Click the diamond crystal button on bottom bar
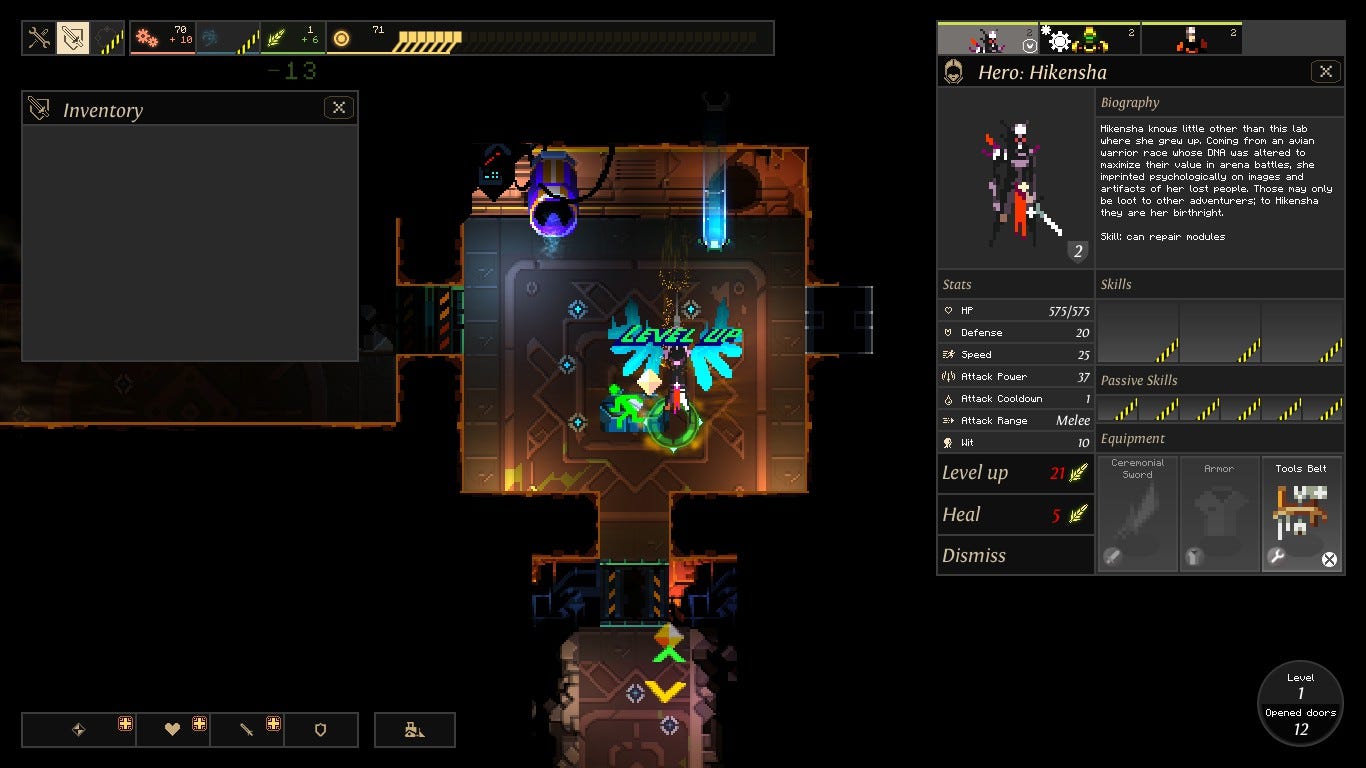Image resolution: width=1366 pixels, height=768 pixels. click(x=79, y=730)
